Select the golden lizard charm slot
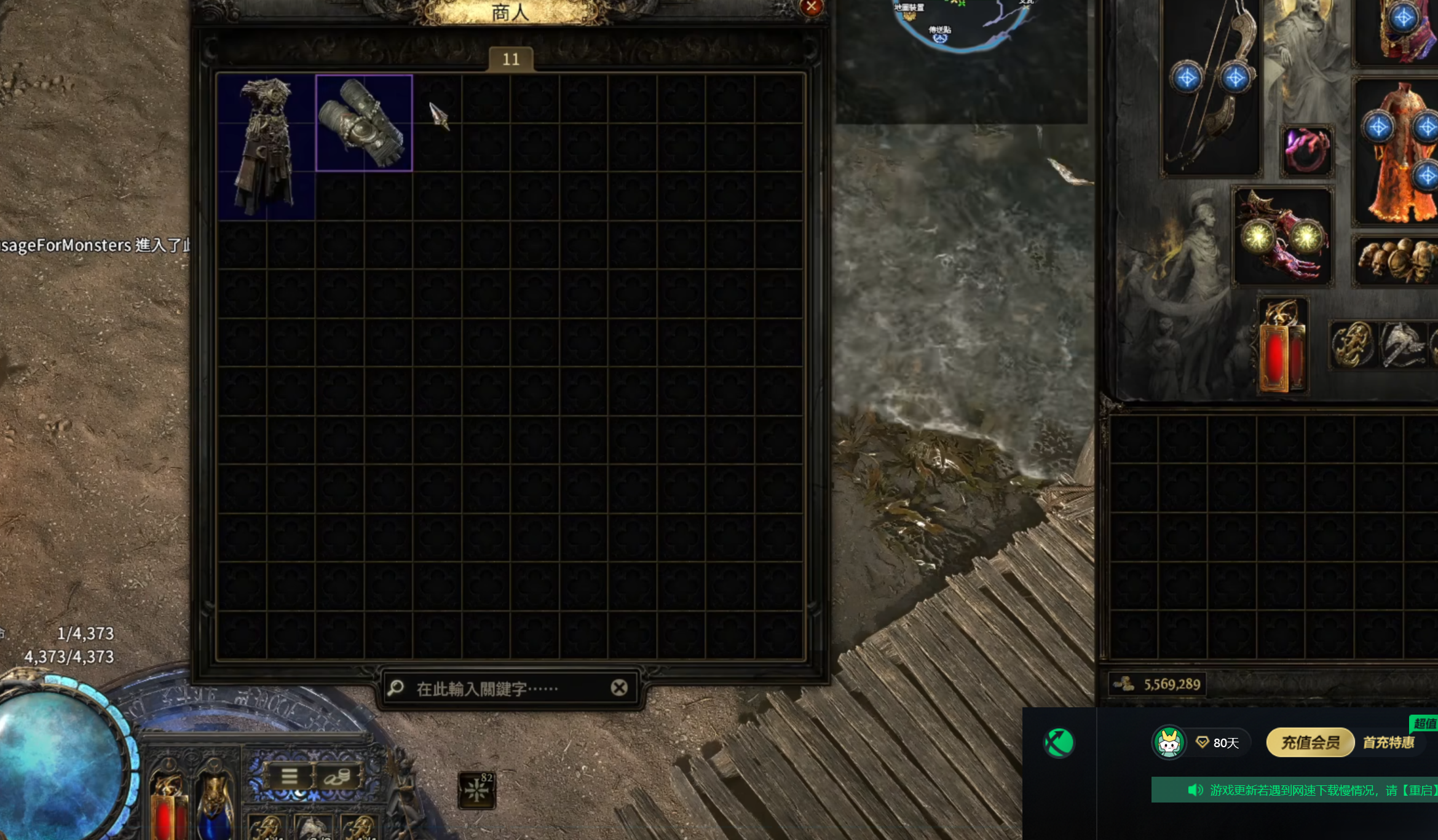 tap(1352, 345)
